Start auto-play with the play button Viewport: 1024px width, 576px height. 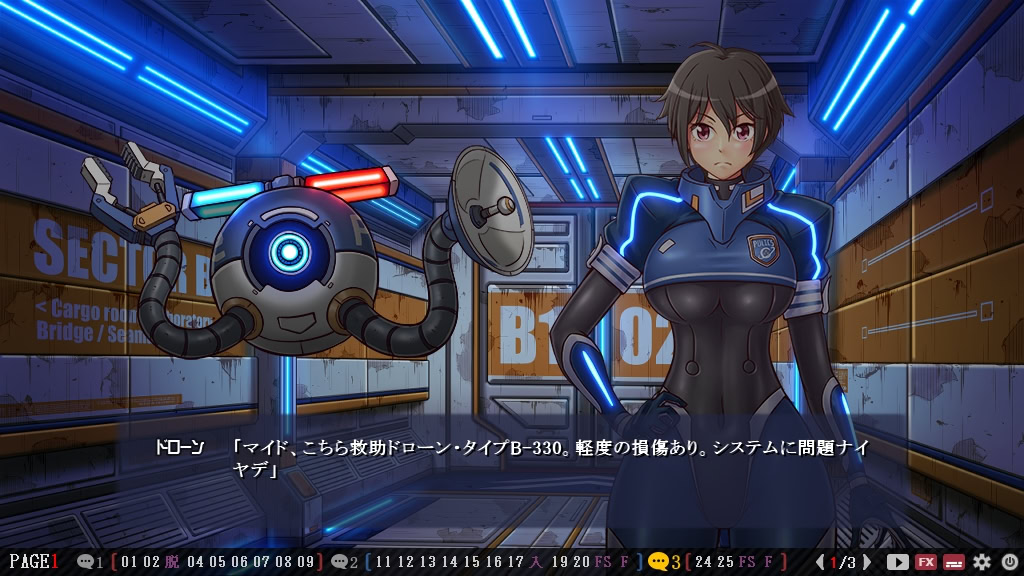tap(897, 562)
